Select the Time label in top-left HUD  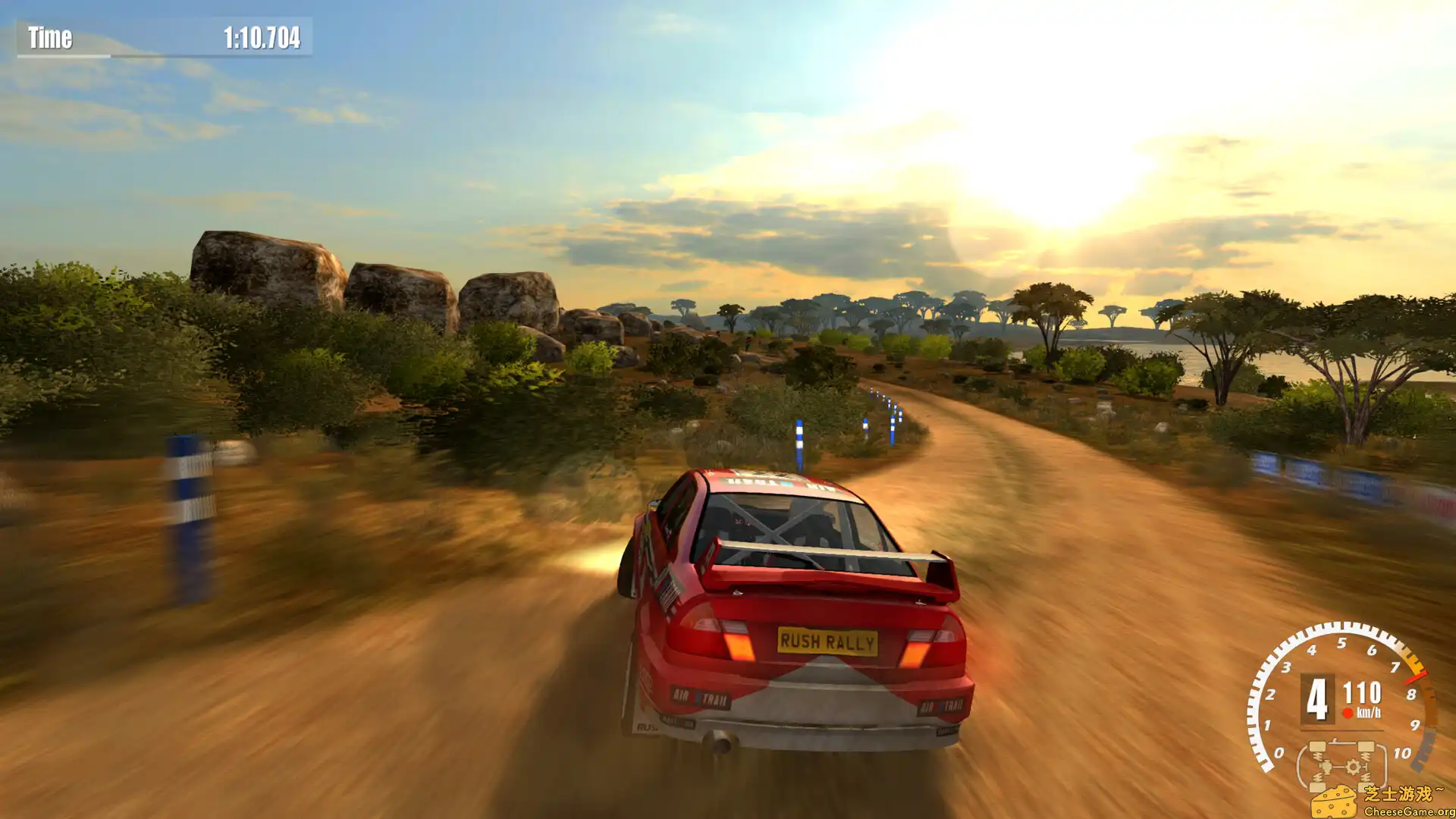pyautogui.click(x=50, y=36)
